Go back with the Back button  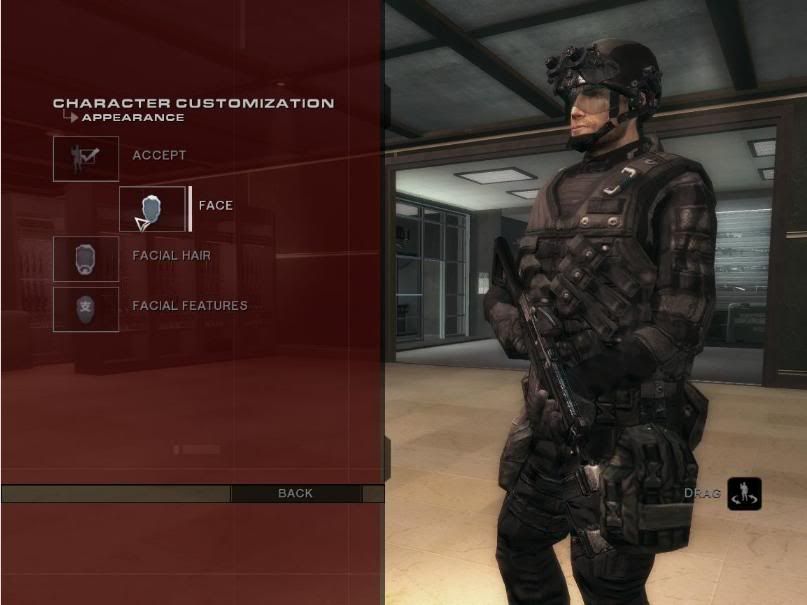click(295, 493)
